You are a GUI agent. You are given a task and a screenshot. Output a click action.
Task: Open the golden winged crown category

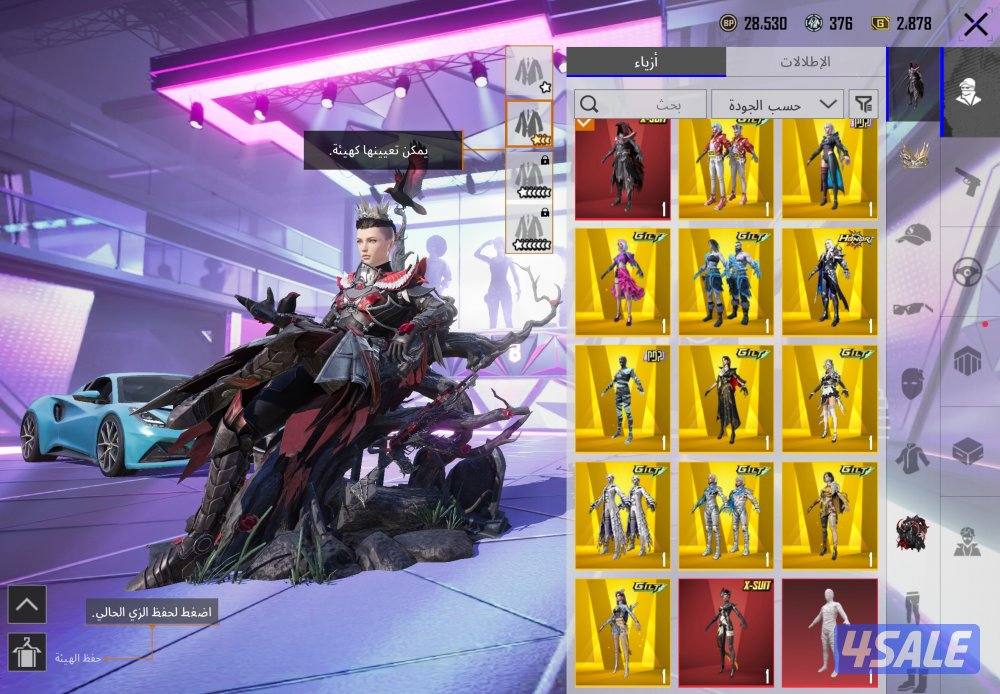[912, 156]
